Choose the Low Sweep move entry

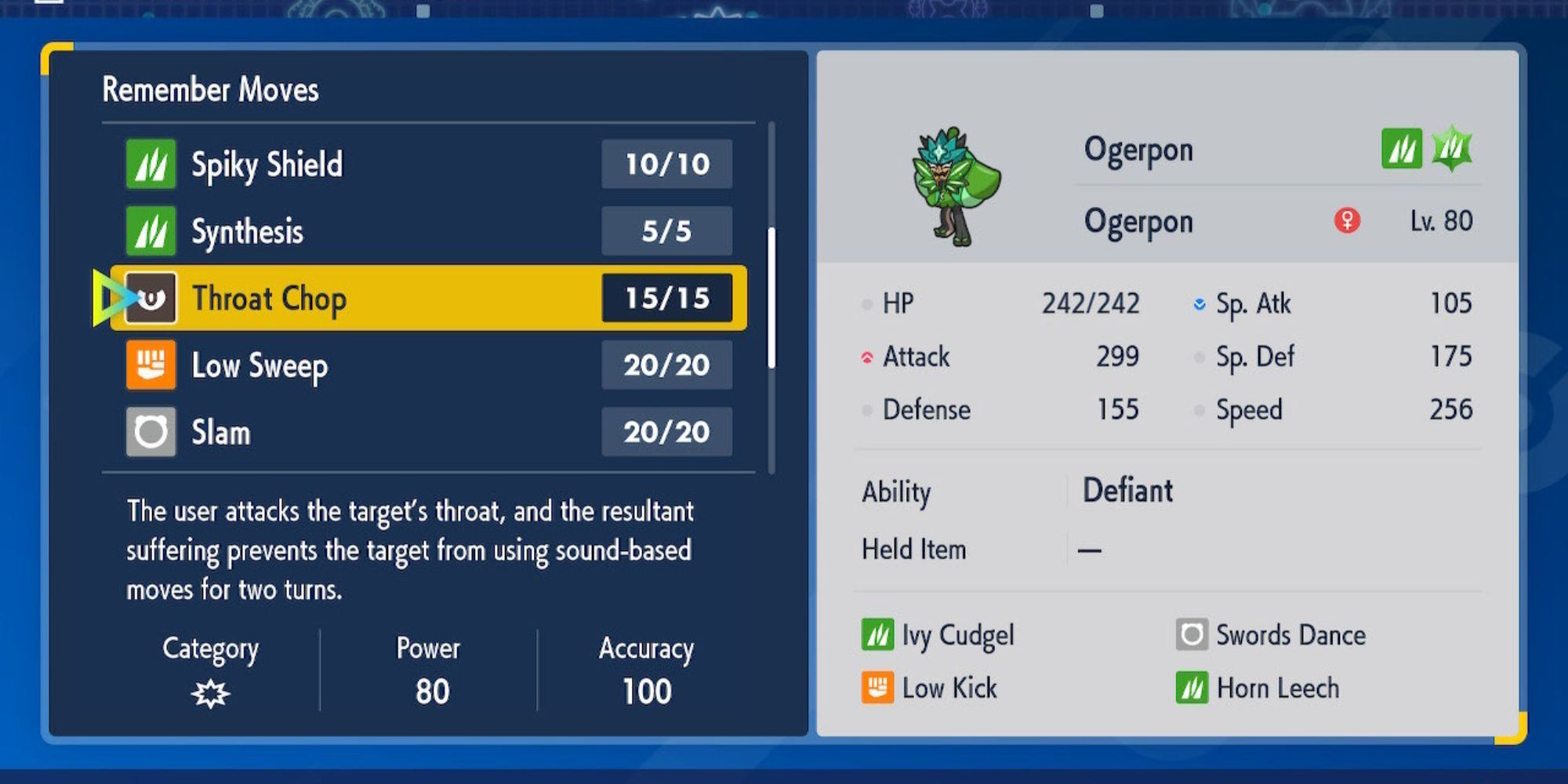(353, 365)
